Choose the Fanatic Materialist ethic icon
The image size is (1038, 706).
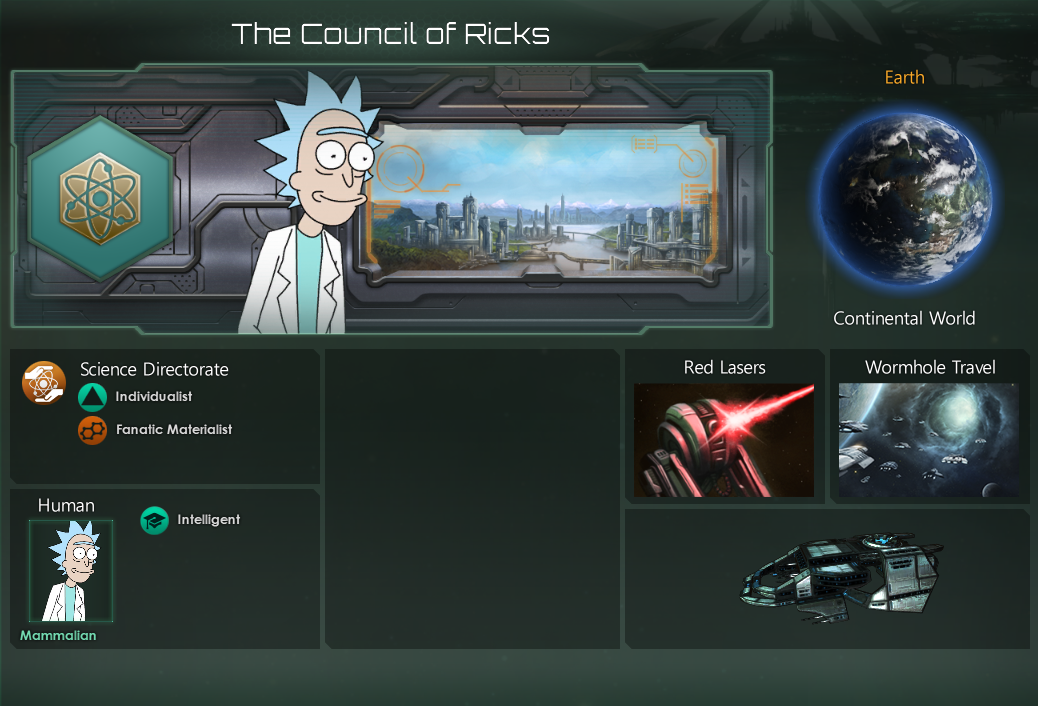92,430
